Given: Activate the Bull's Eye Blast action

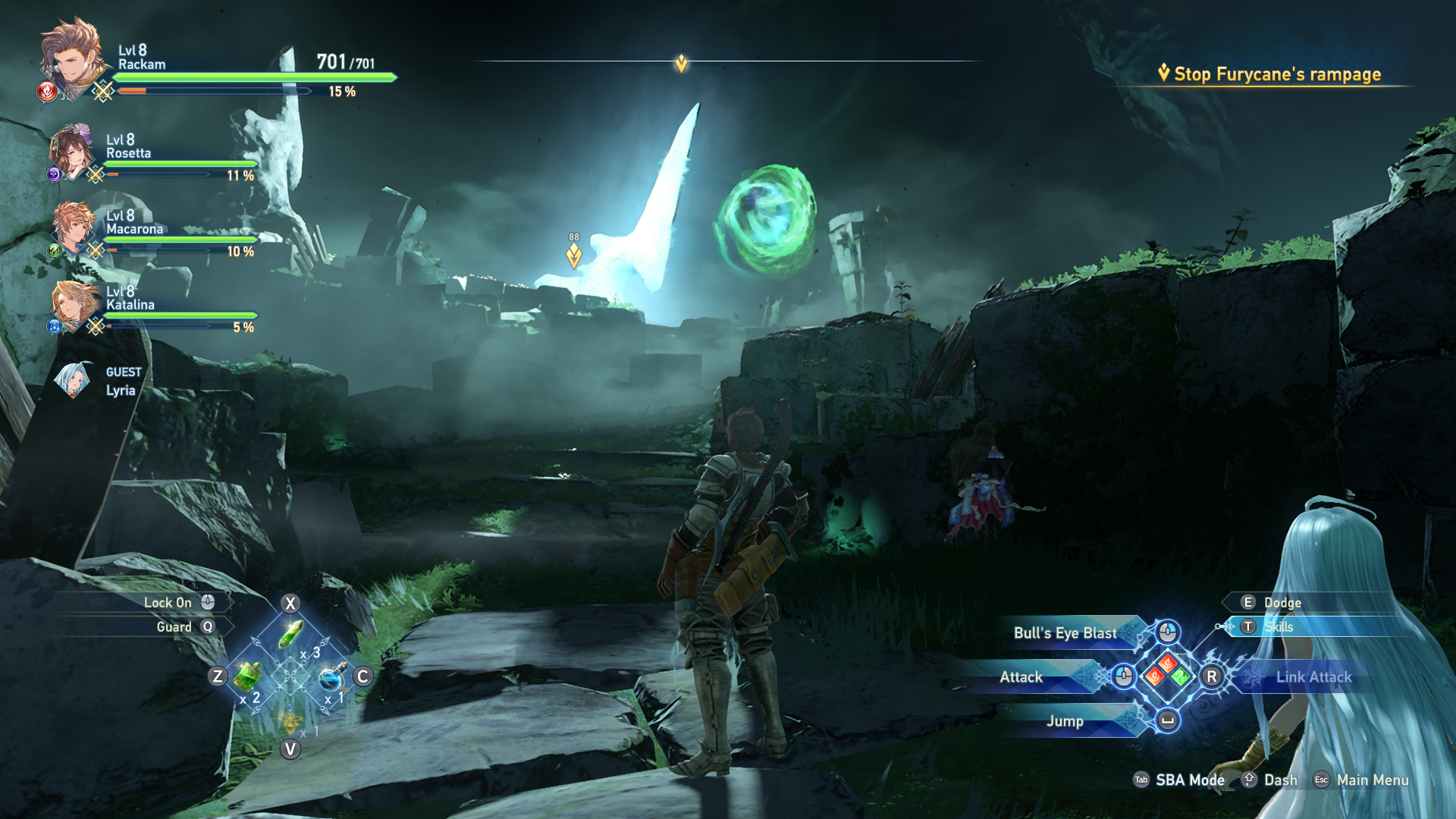Looking at the screenshot, I should (1065, 633).
